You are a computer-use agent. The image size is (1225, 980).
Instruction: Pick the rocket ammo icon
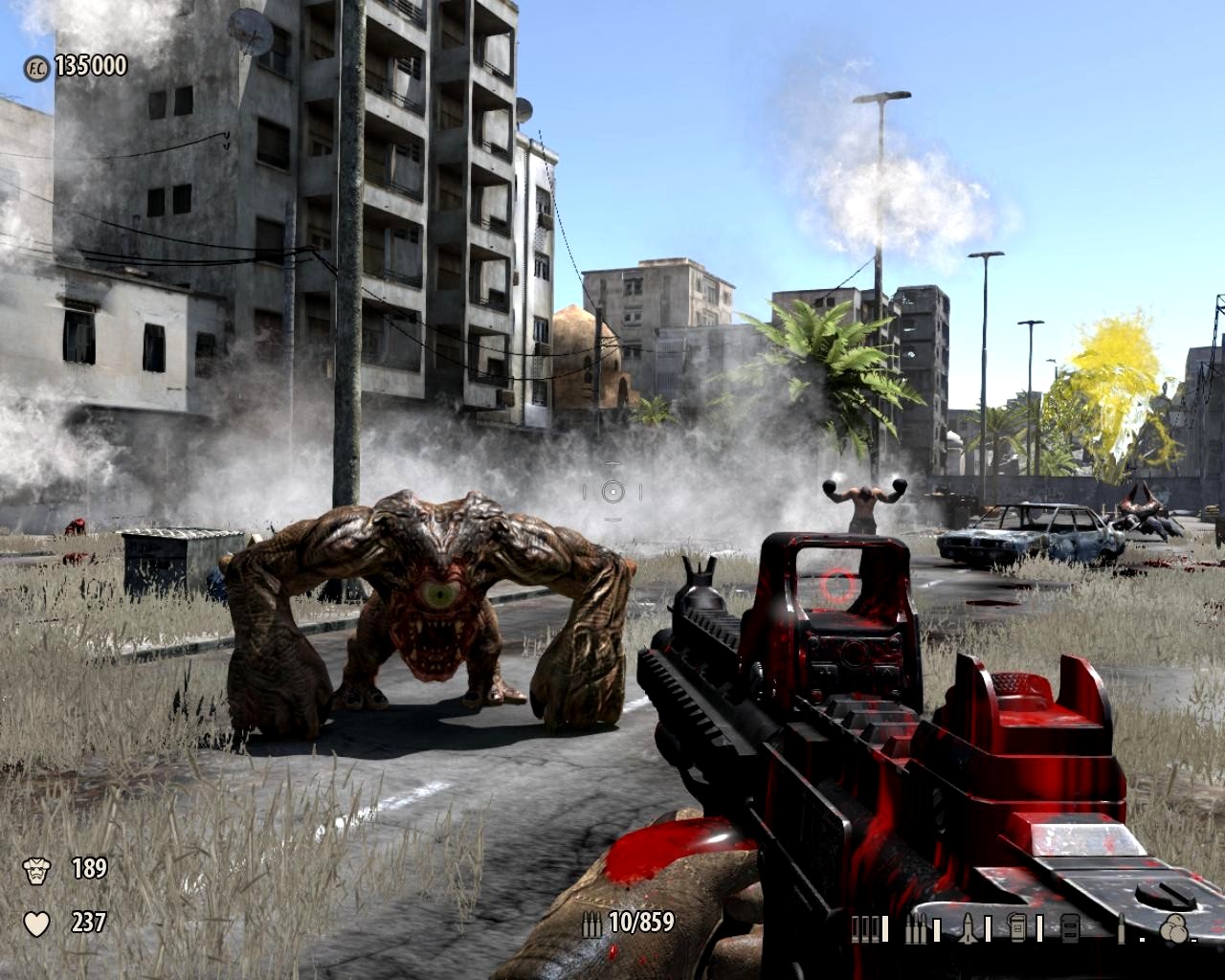tap(967, 928)
